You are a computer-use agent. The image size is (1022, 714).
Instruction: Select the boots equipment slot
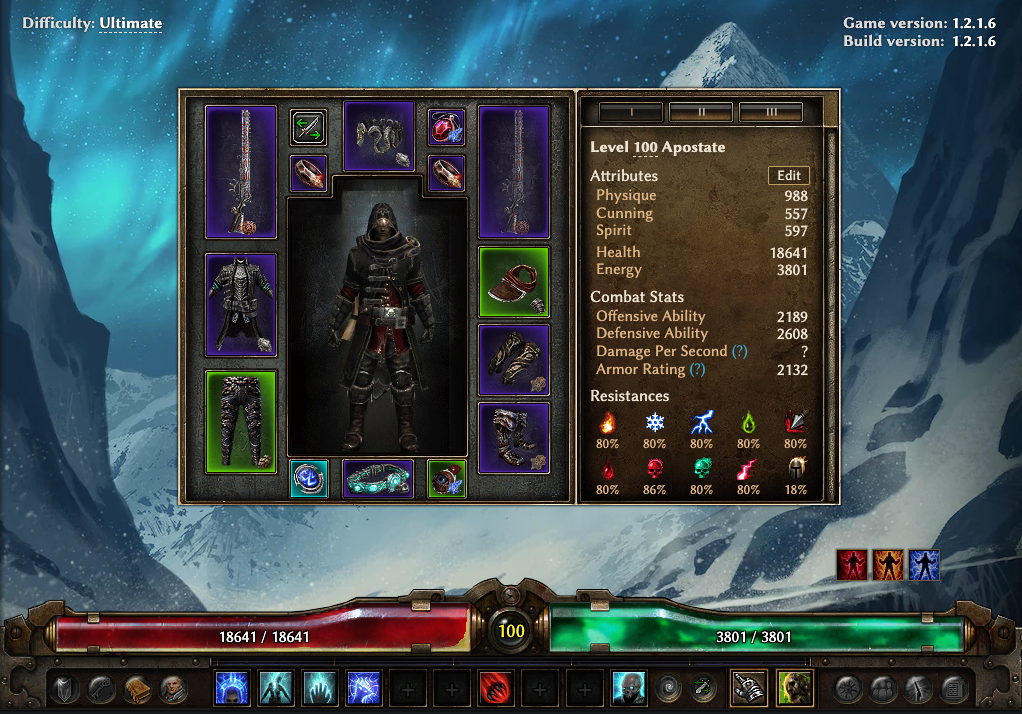coord(514,437)
